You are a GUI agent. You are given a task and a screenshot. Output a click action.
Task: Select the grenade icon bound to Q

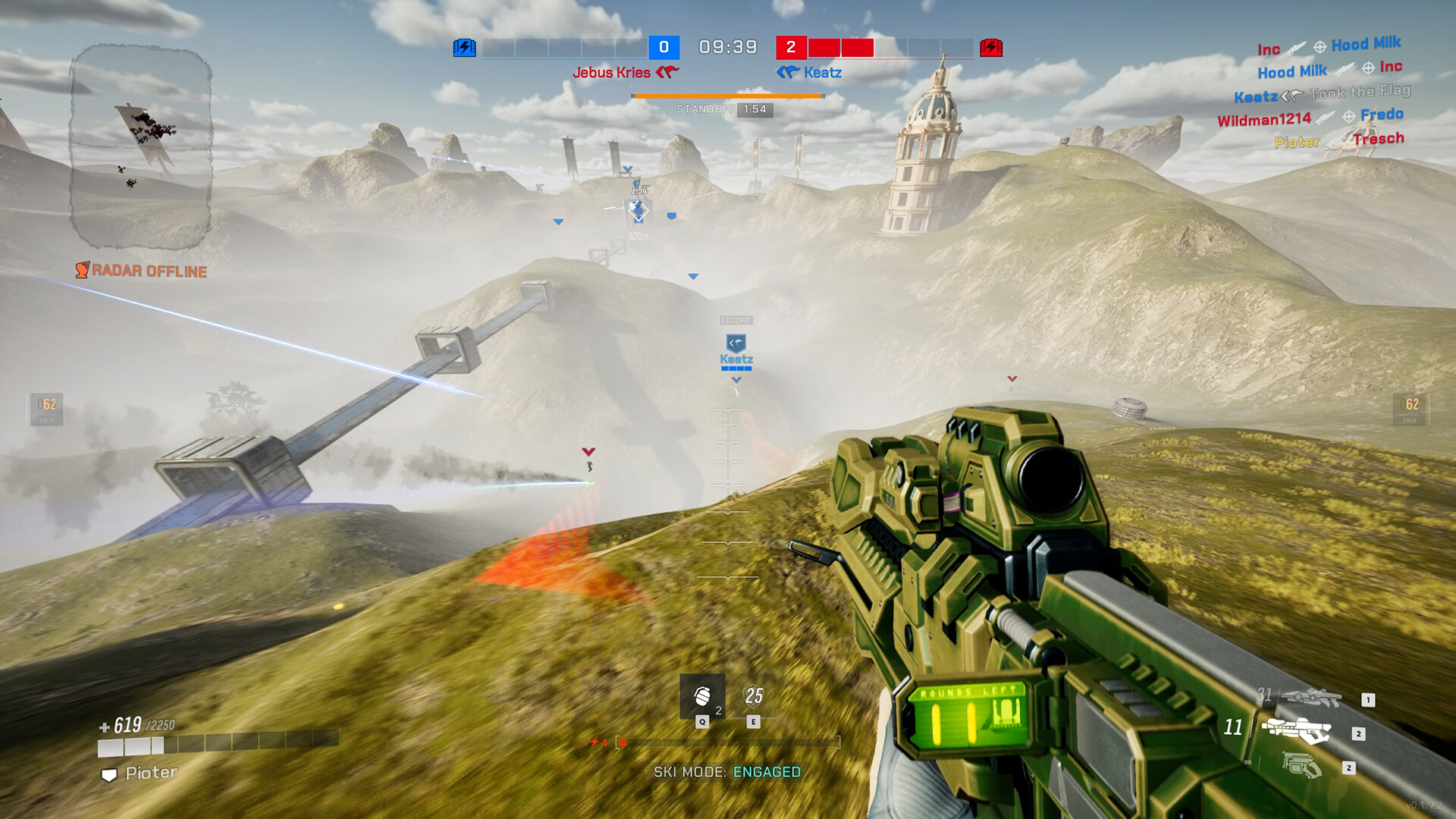[x=701, y=697]
